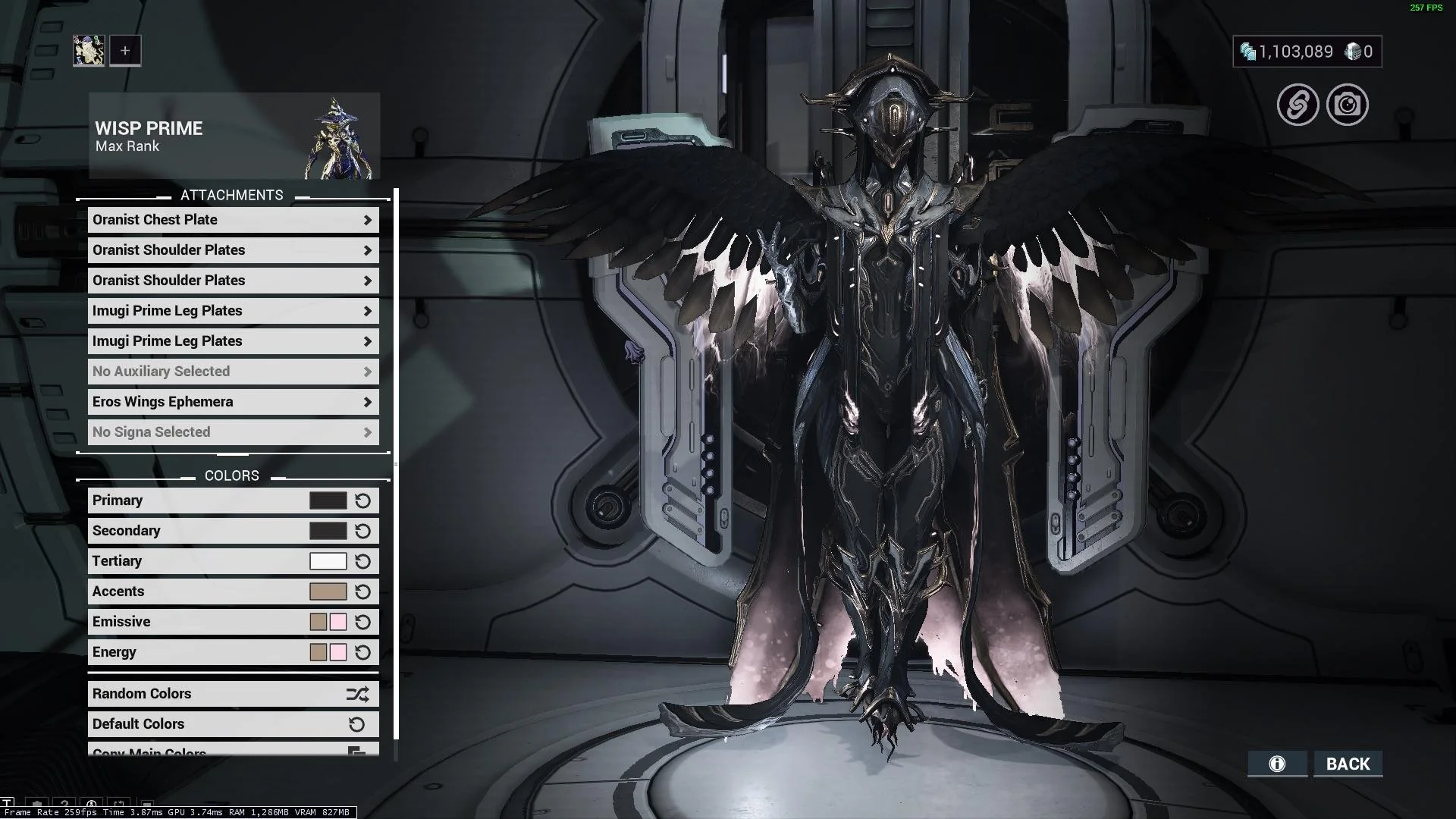Add a new tab with plus button

point(125,51)
